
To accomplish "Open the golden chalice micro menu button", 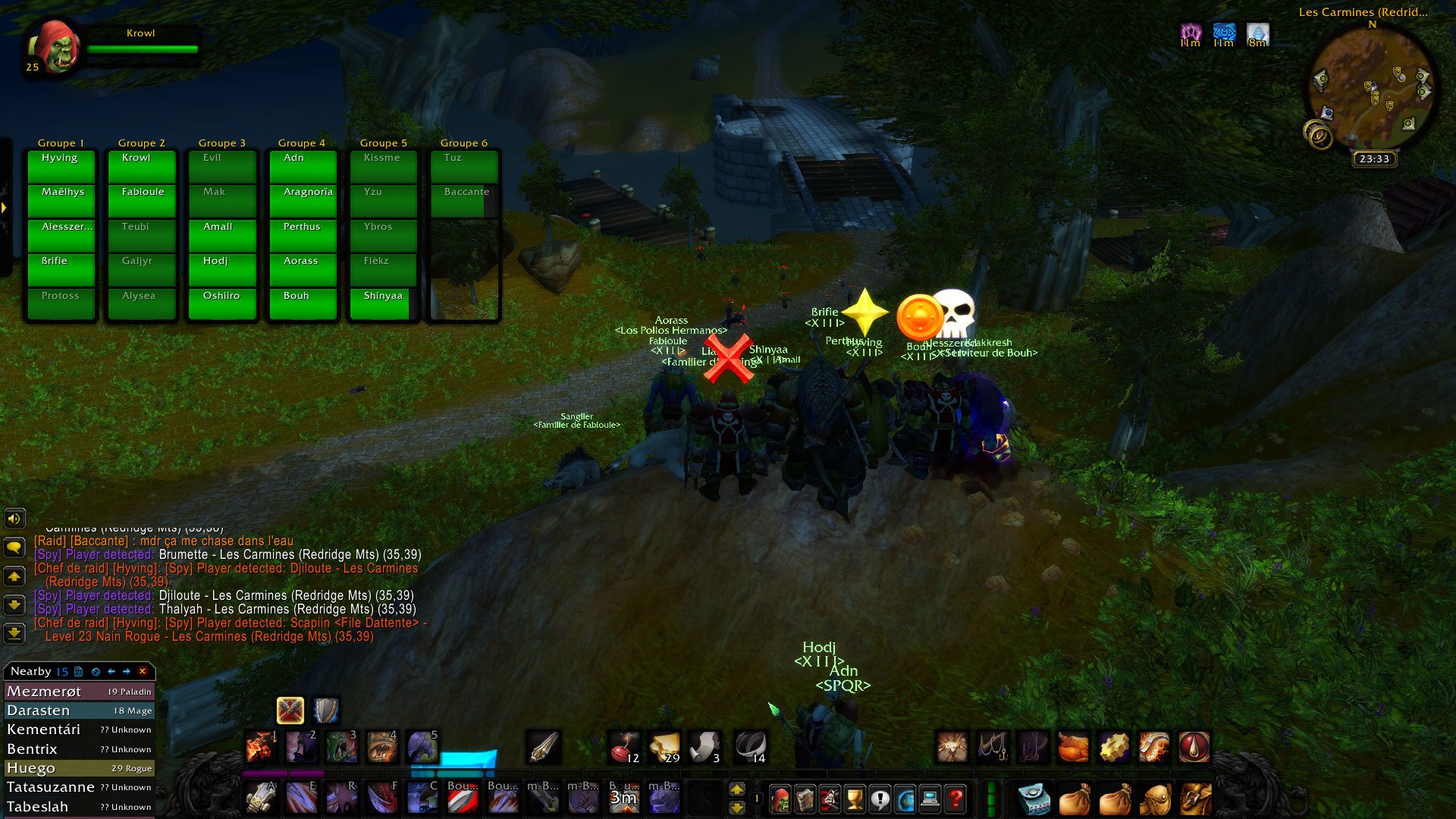I will [x=855, y=799].
